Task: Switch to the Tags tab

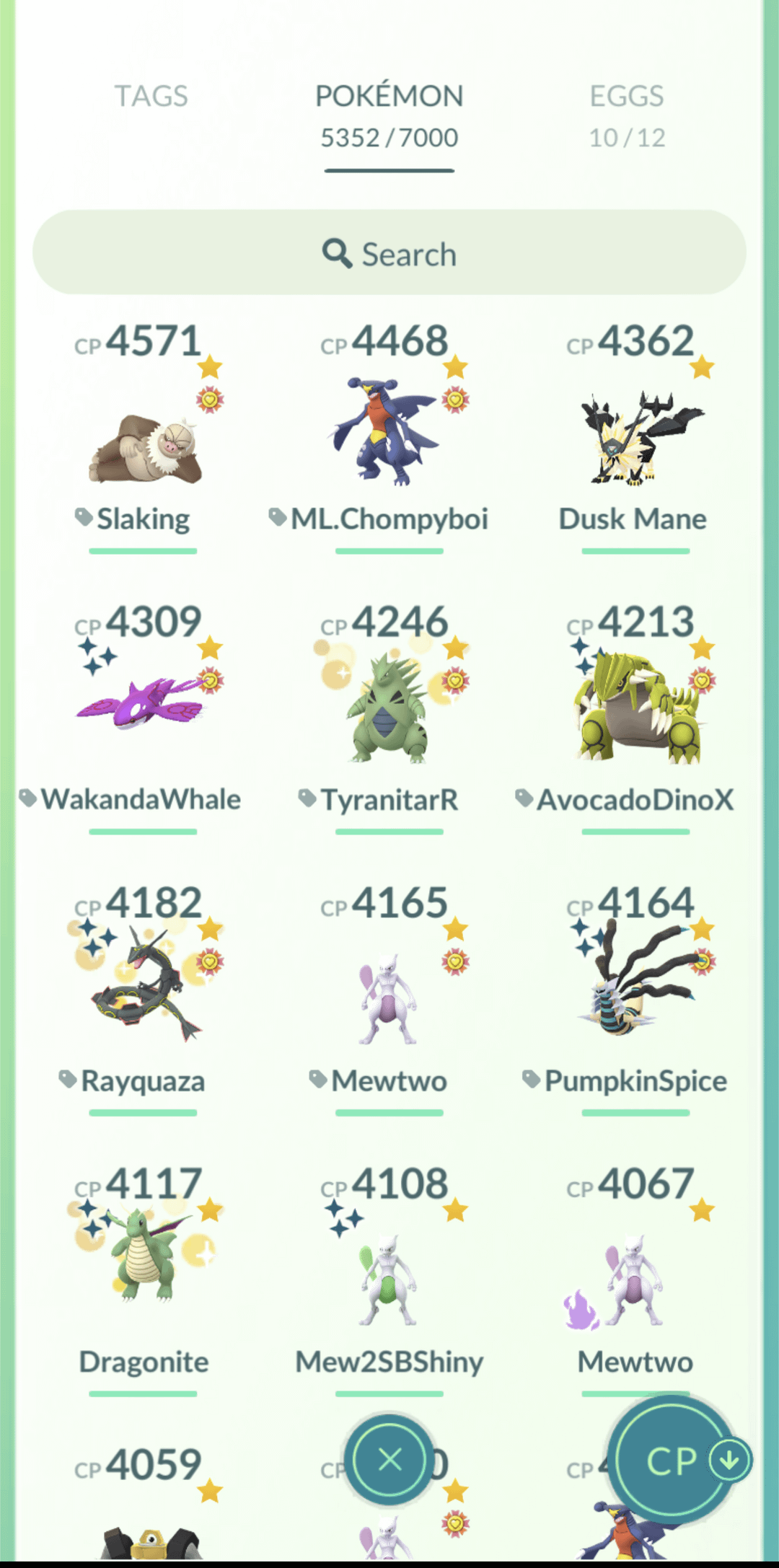Action: 151,97
